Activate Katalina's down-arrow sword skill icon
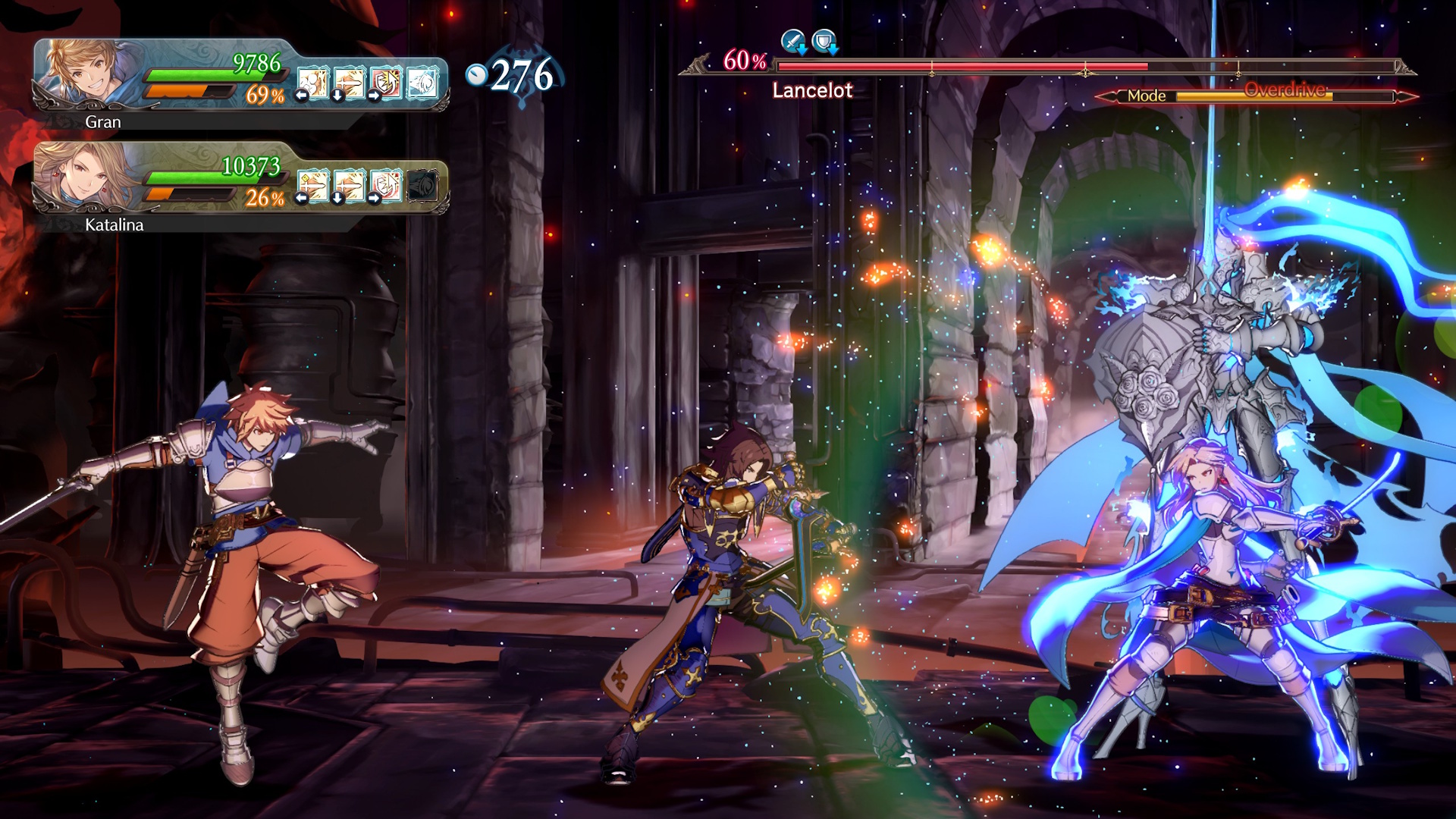 point(350,186)
